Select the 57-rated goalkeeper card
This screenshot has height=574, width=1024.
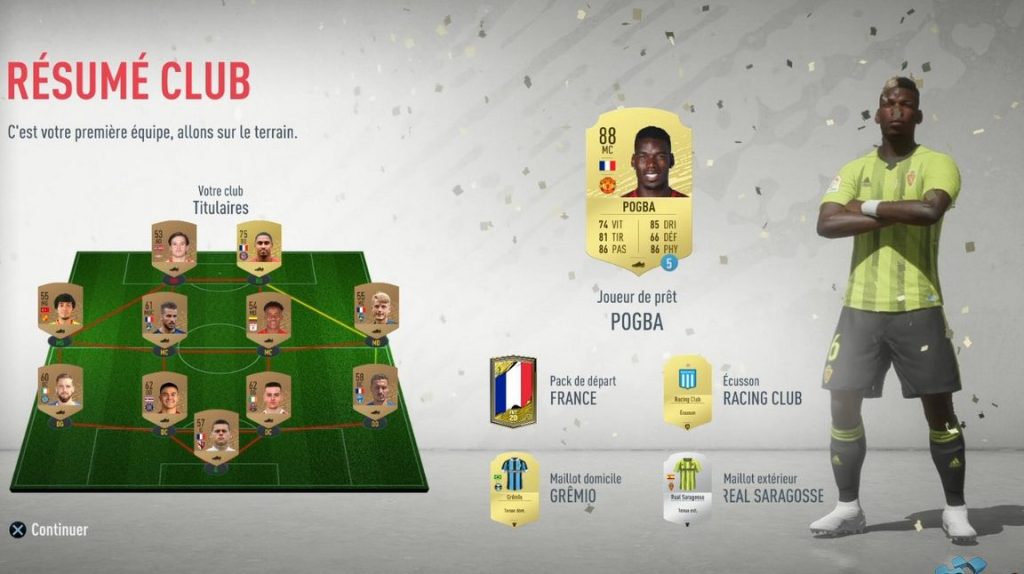pos(216,435)
